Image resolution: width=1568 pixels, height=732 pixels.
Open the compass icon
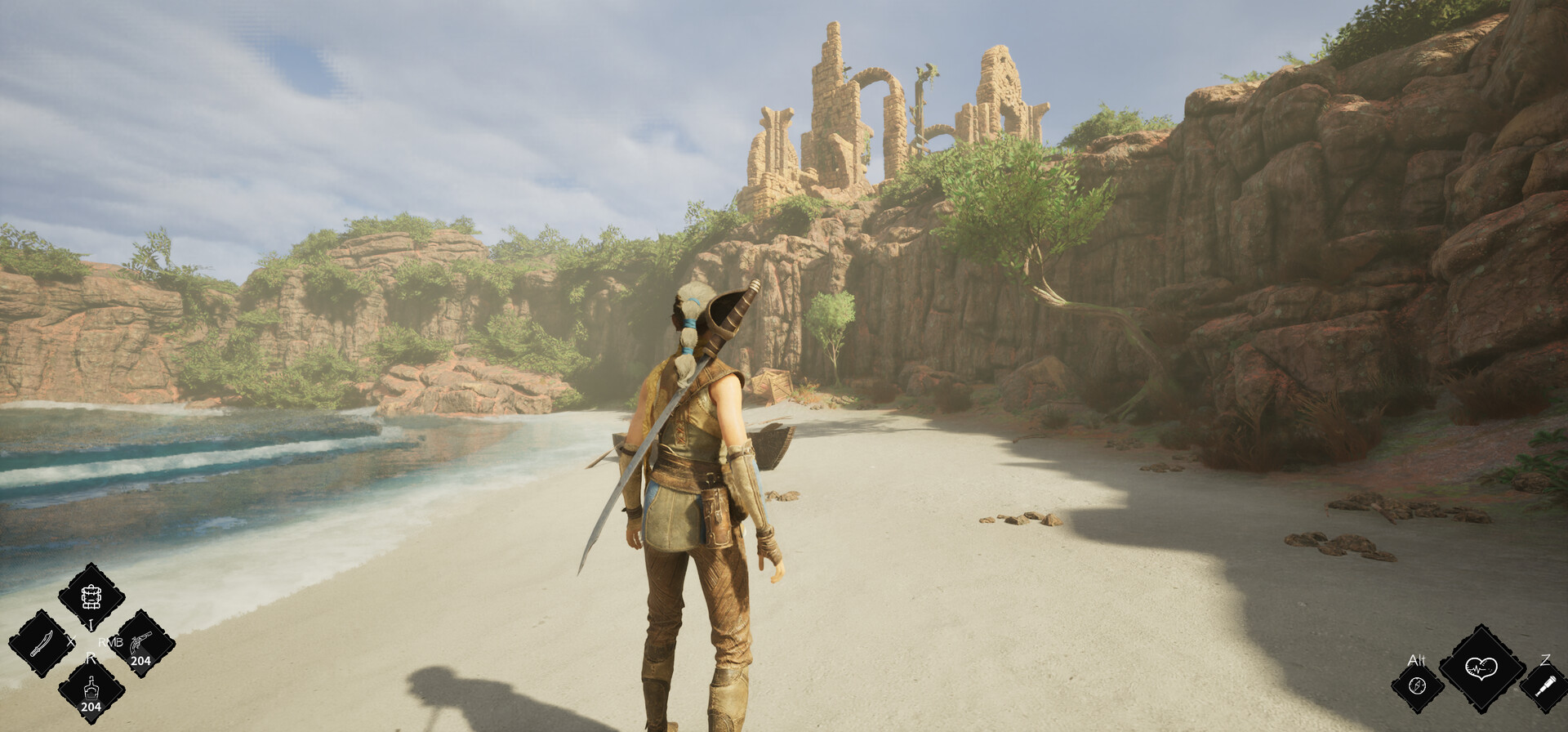coord(1417,685)
